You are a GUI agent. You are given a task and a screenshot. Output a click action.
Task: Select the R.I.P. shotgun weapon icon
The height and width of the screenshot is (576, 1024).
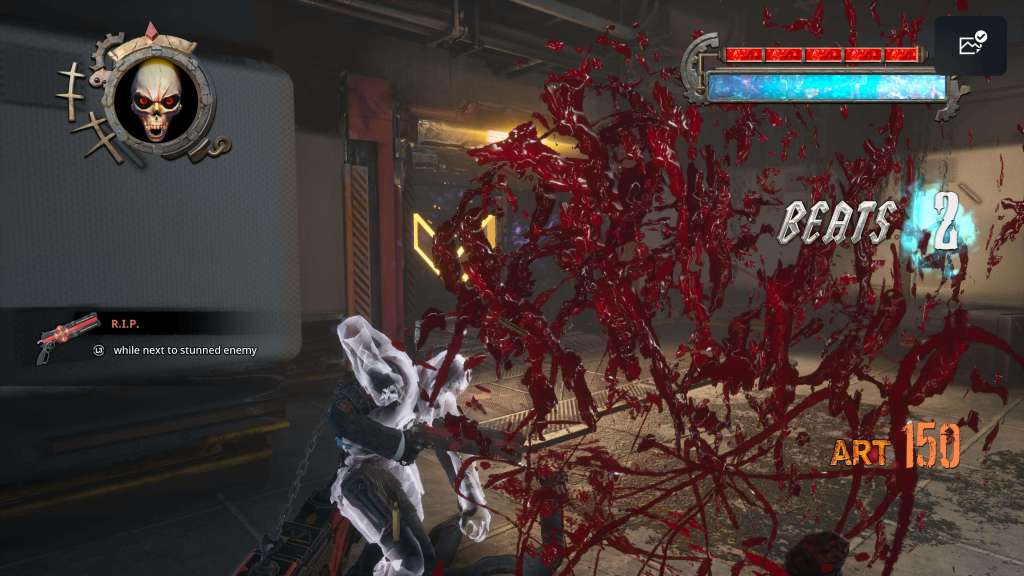click(67, 337)
